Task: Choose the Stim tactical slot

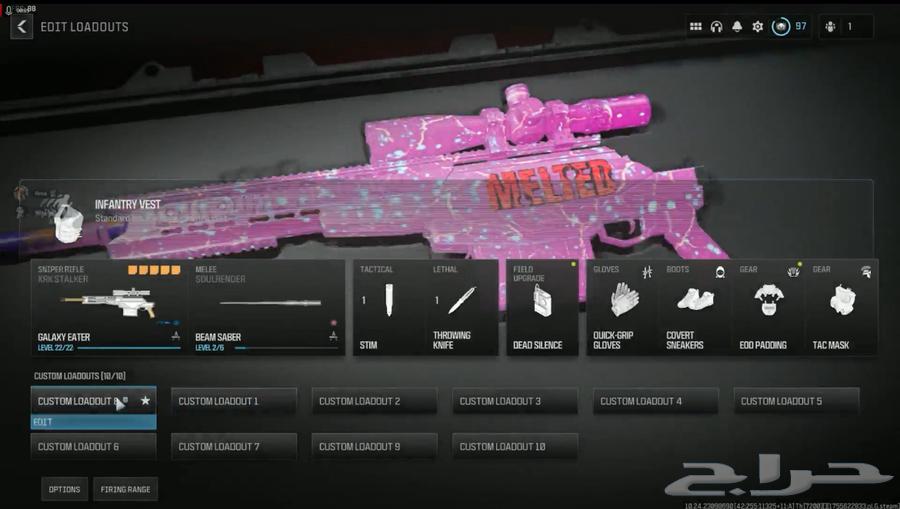Action: point(389,308)
